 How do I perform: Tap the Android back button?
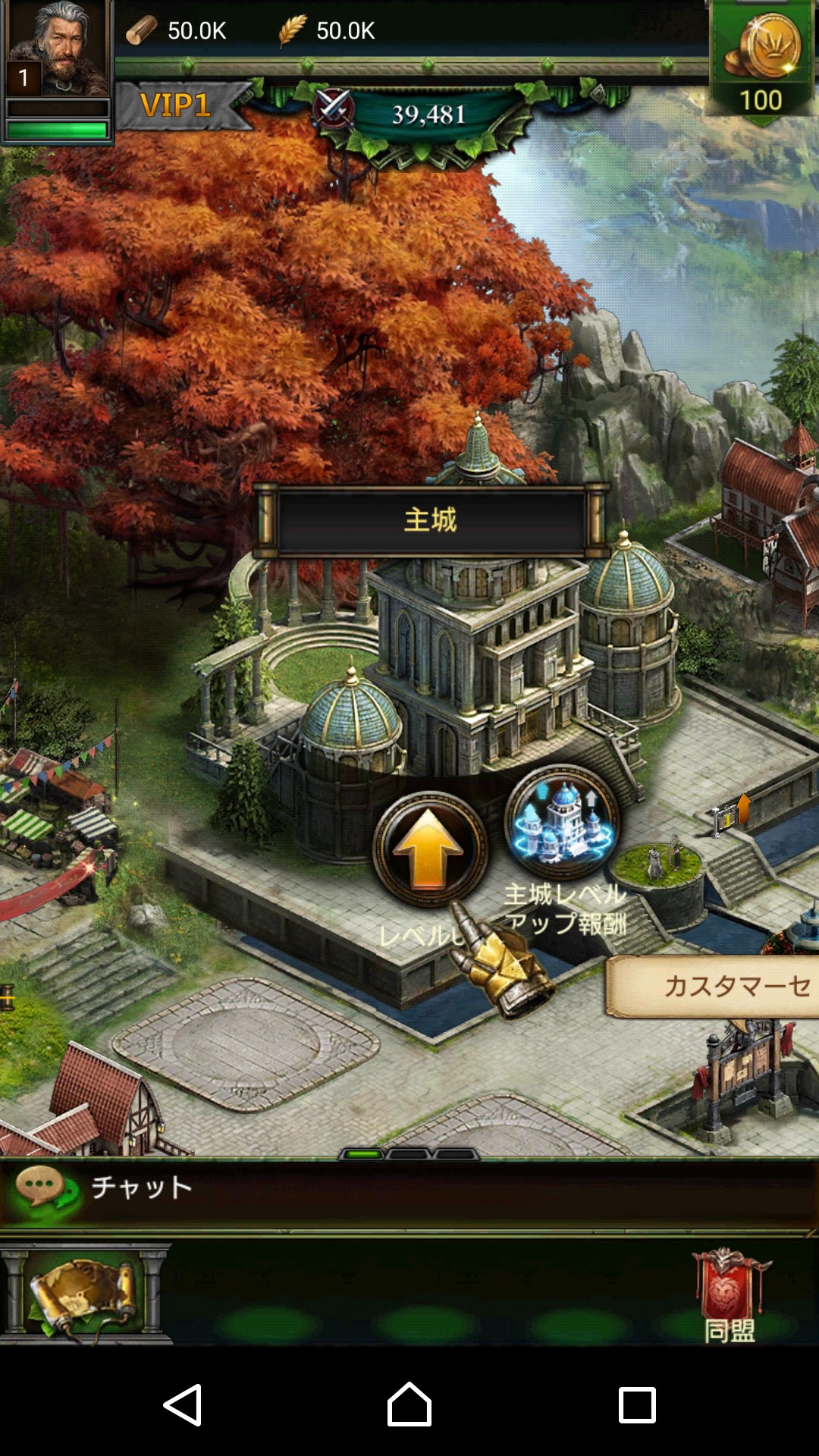point(183,1404)
